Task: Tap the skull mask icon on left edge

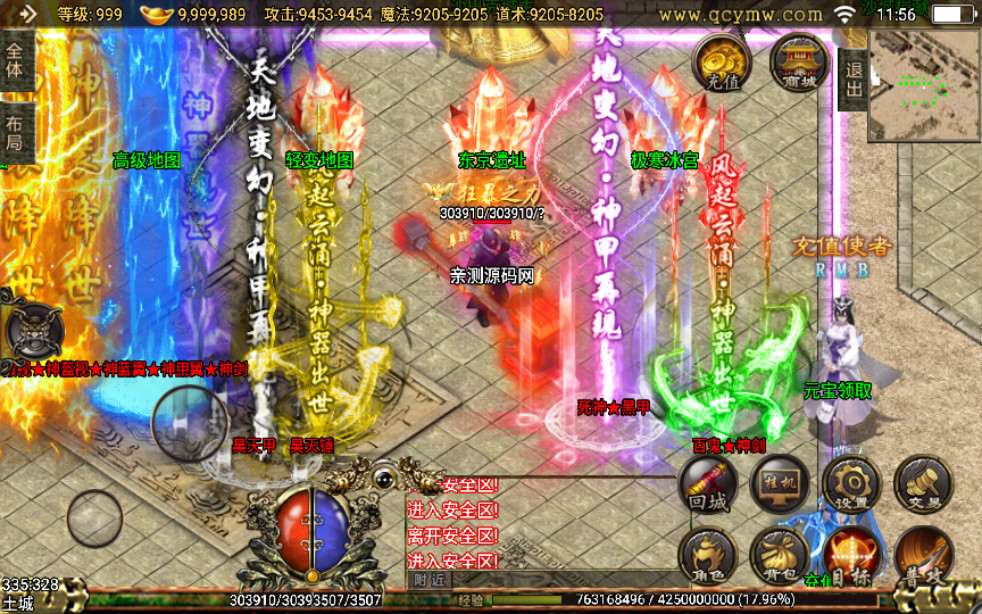Action: [x=32, y=329]
